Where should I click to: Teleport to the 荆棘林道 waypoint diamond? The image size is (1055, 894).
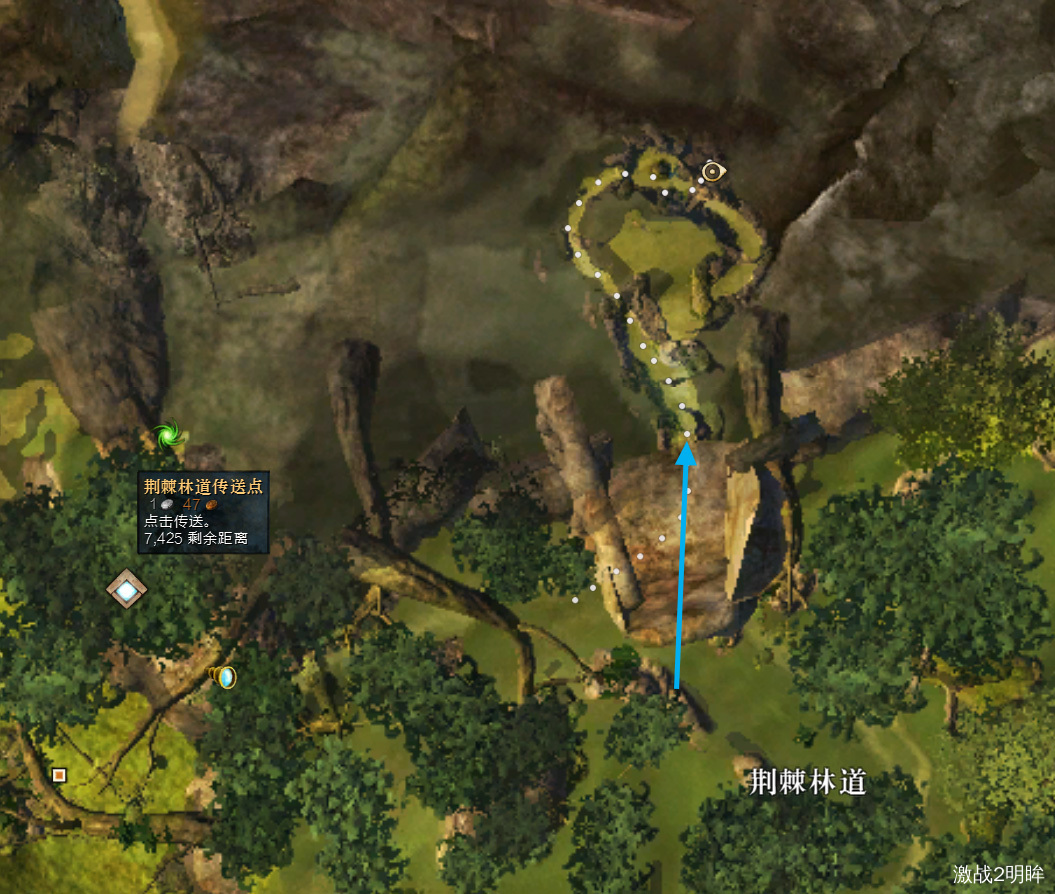point(127,590)
